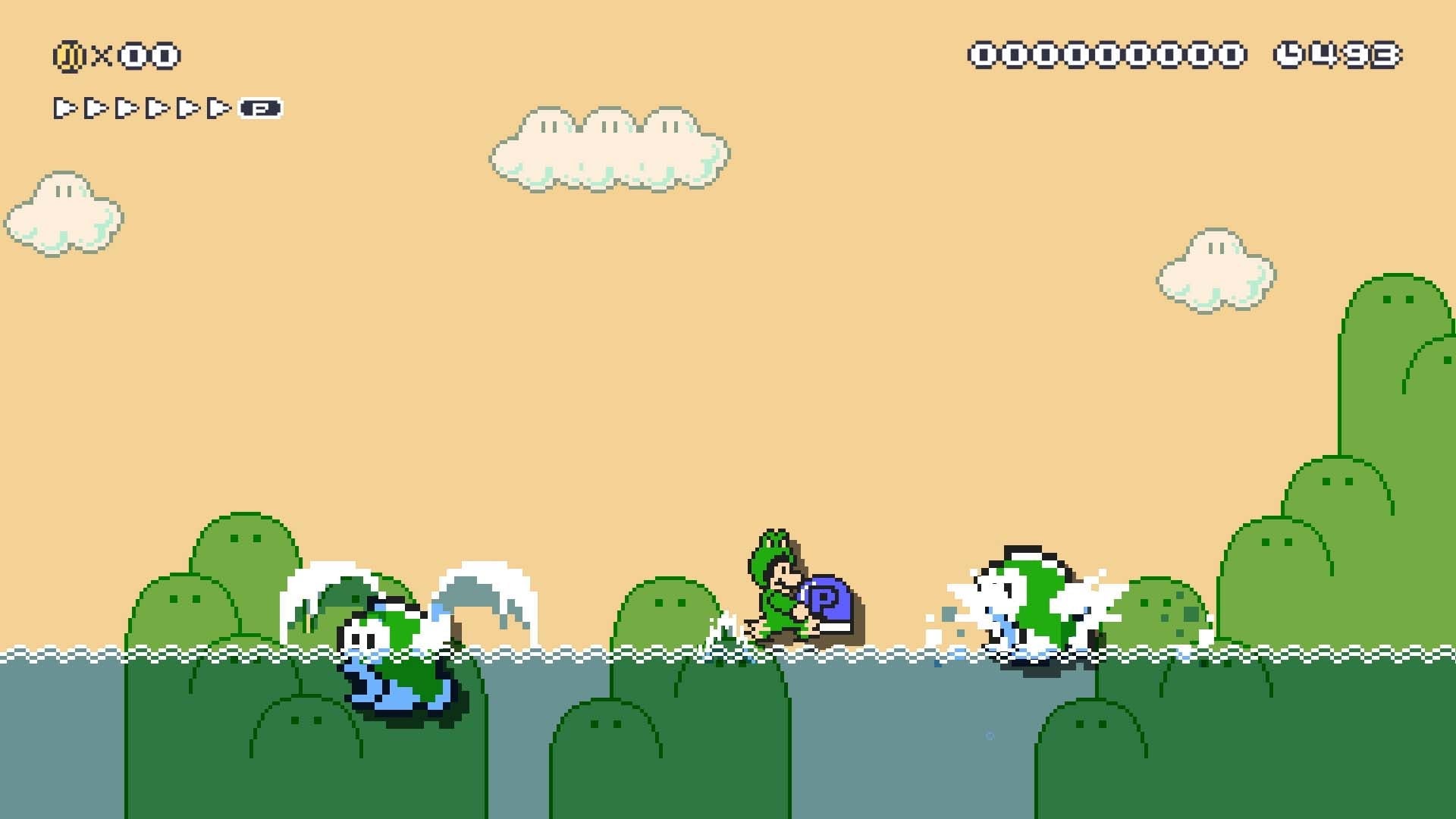This screenshot has width=1456, height=819.
Task: Select the score display of zeros
Action: (x=1107, y=53)
